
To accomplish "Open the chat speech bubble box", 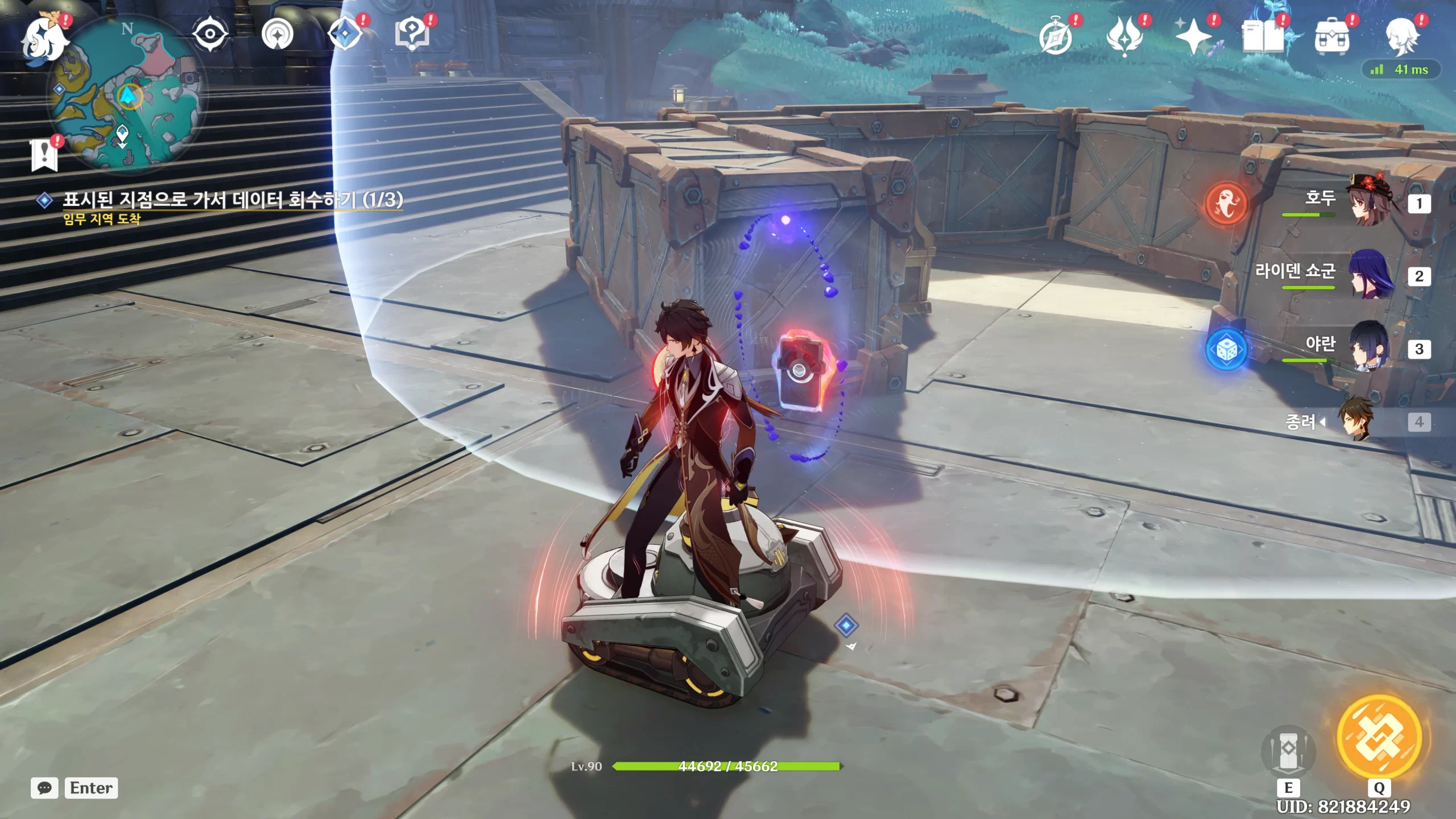I will pyautogui.click(x=44, y=788).
